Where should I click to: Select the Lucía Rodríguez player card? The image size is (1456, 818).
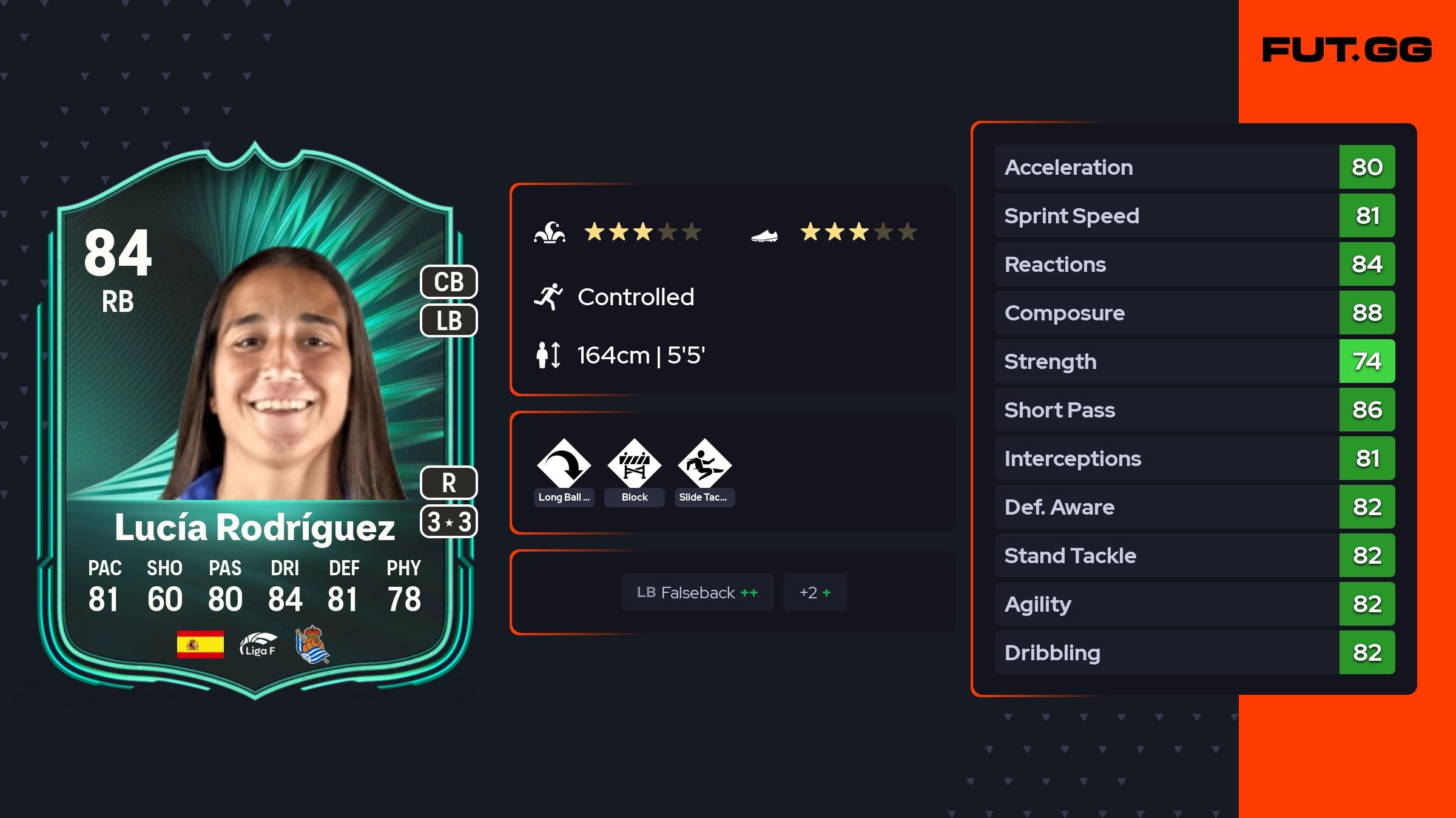pyautogui.click(x=255, y=419)
